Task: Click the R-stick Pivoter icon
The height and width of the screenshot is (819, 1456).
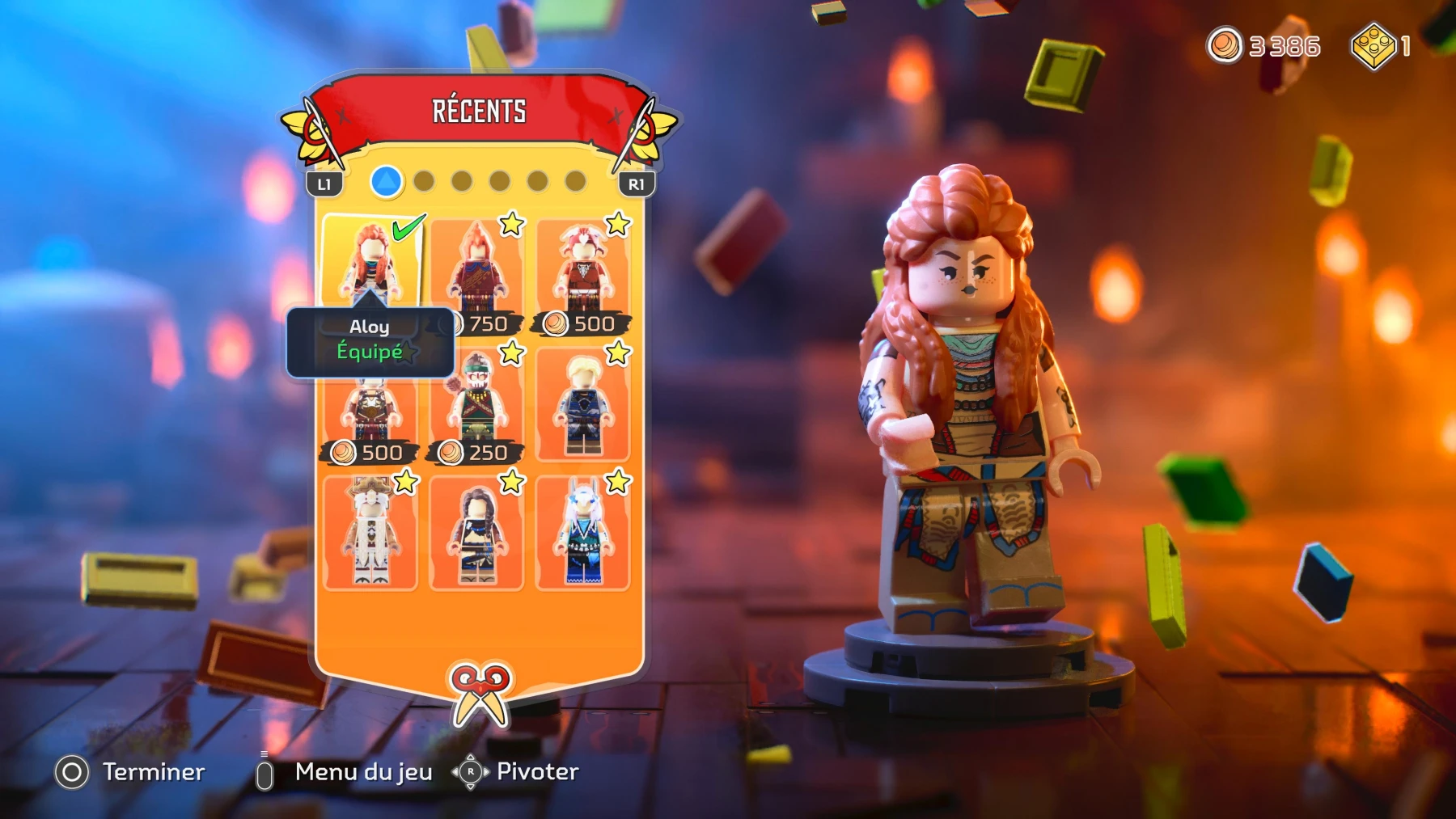Action: tap(469, 772)
